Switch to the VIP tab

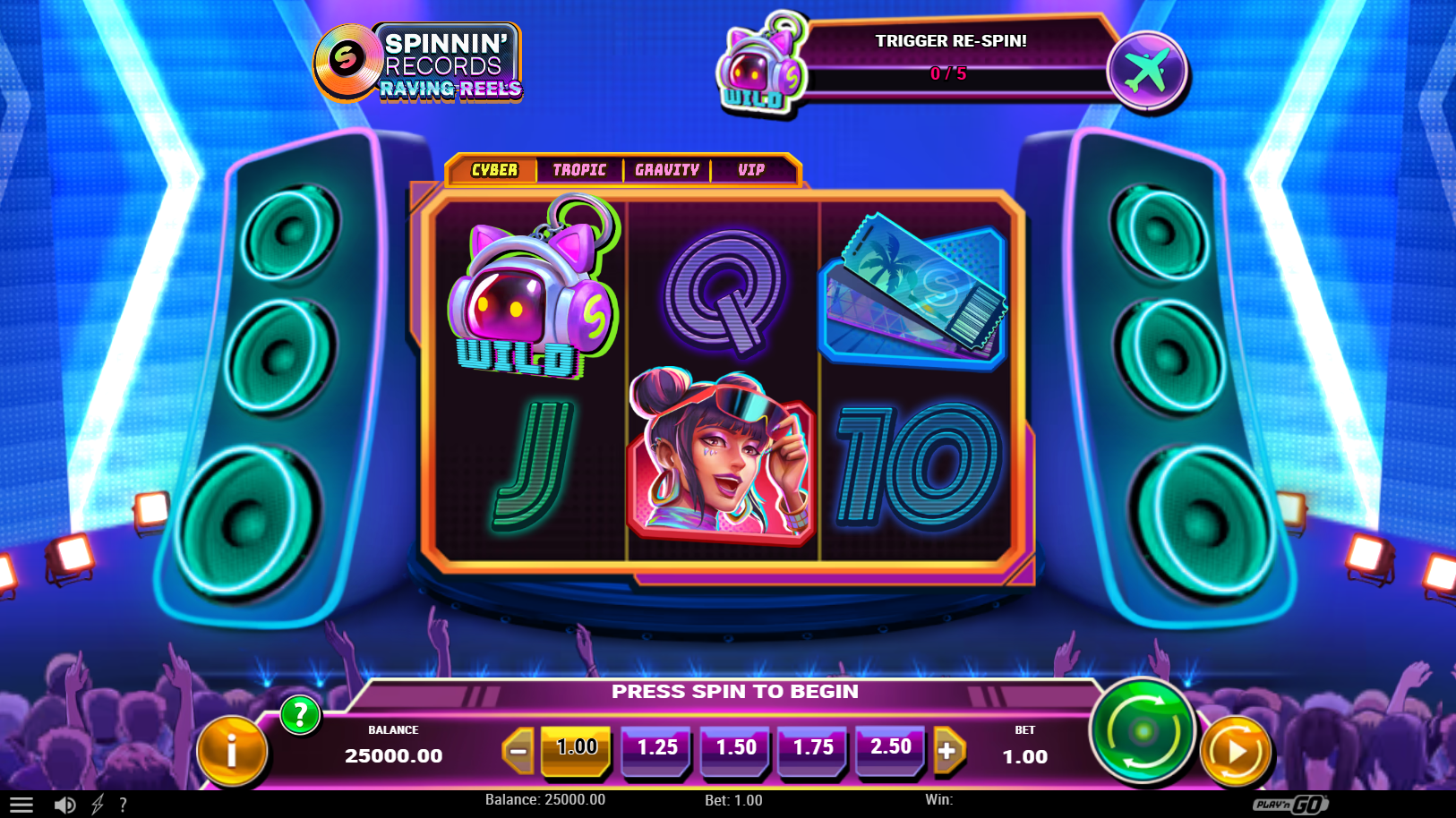click(x=751, y=169)
